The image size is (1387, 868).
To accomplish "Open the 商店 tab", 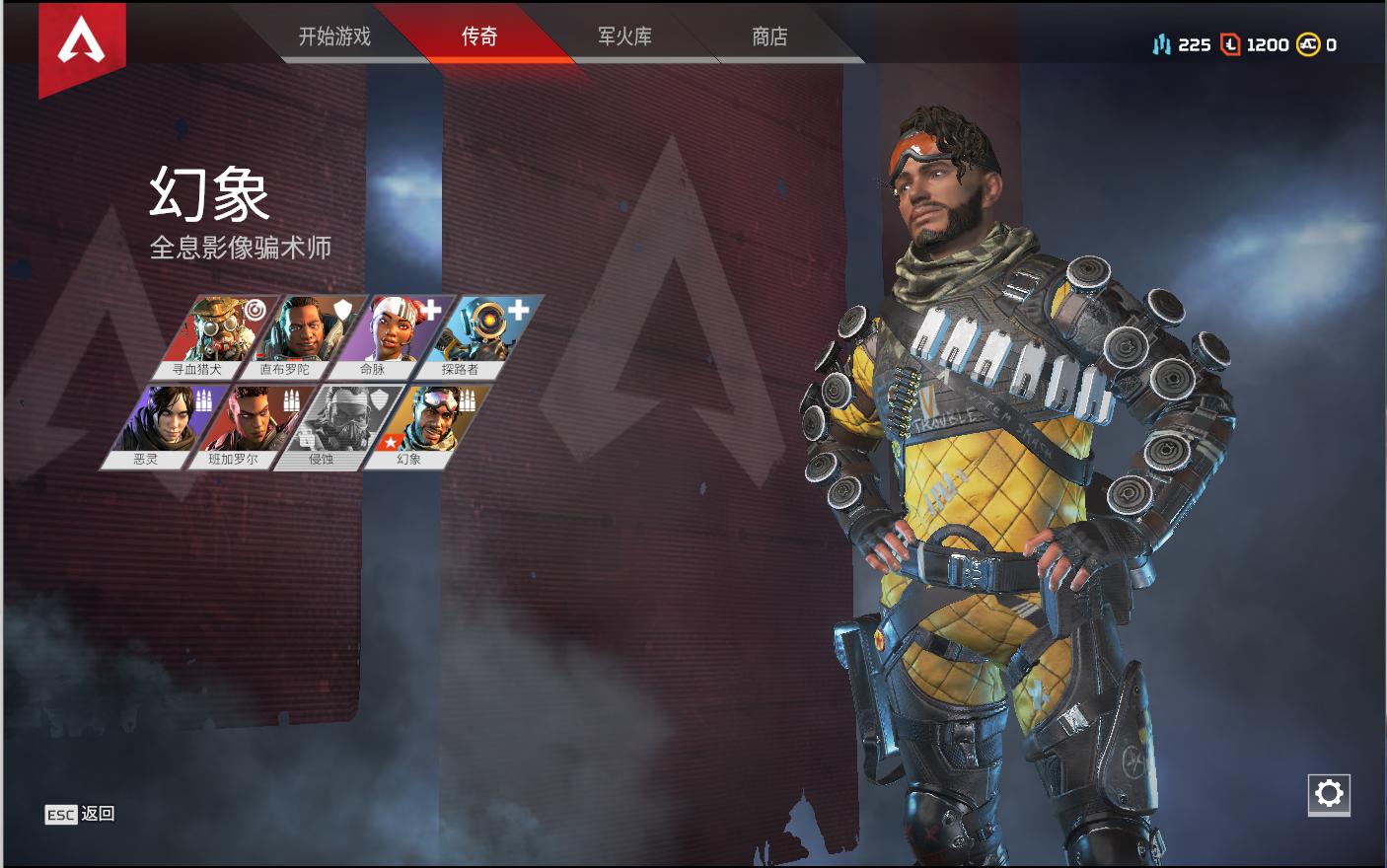I will pyautogui.click(x=771, y=36).
